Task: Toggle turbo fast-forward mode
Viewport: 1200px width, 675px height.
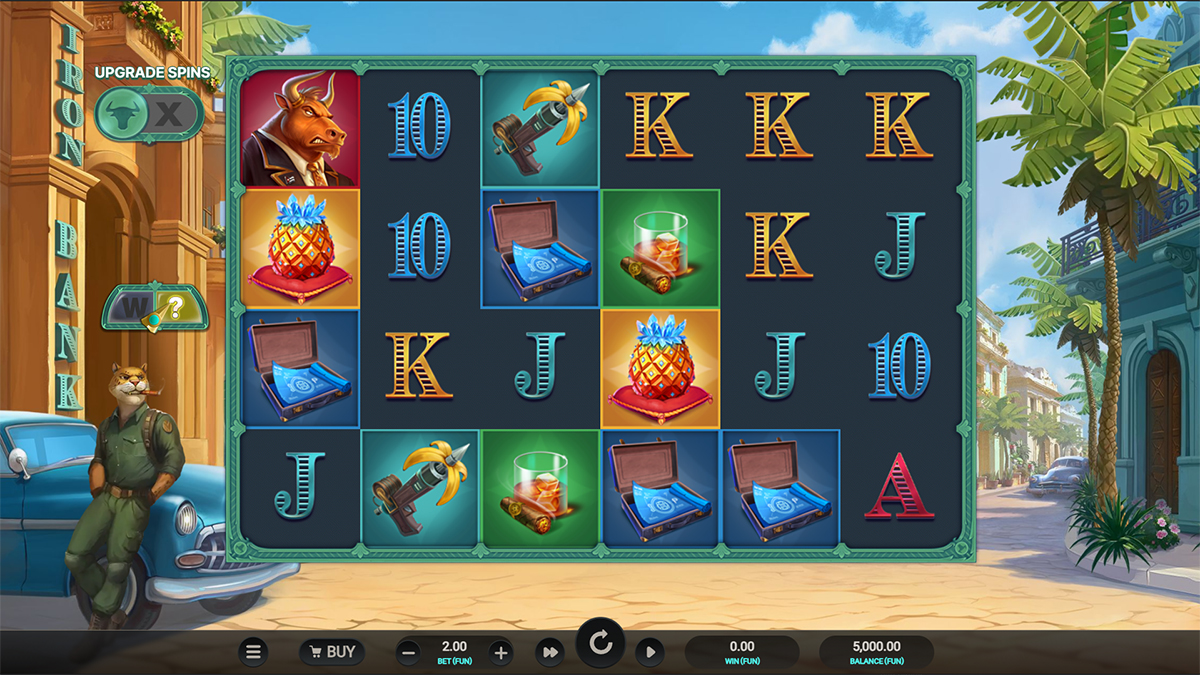Action: tap(549, 652)
